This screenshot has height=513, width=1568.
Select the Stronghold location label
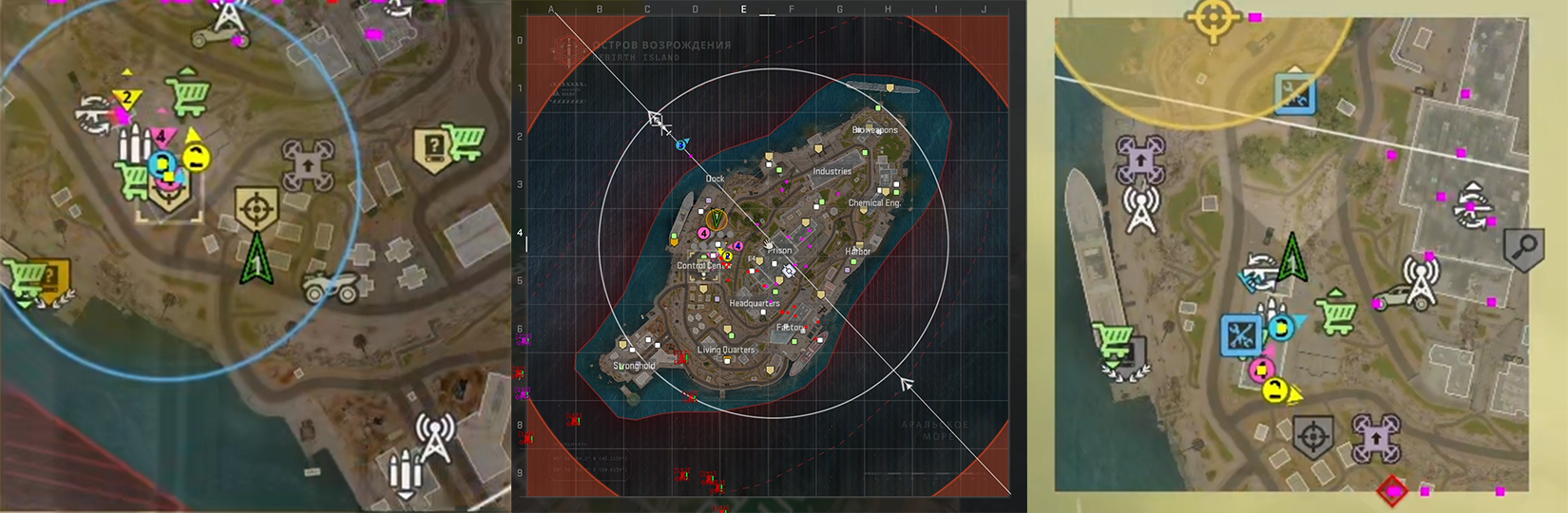pyautogui.click(x=634, y=366)
